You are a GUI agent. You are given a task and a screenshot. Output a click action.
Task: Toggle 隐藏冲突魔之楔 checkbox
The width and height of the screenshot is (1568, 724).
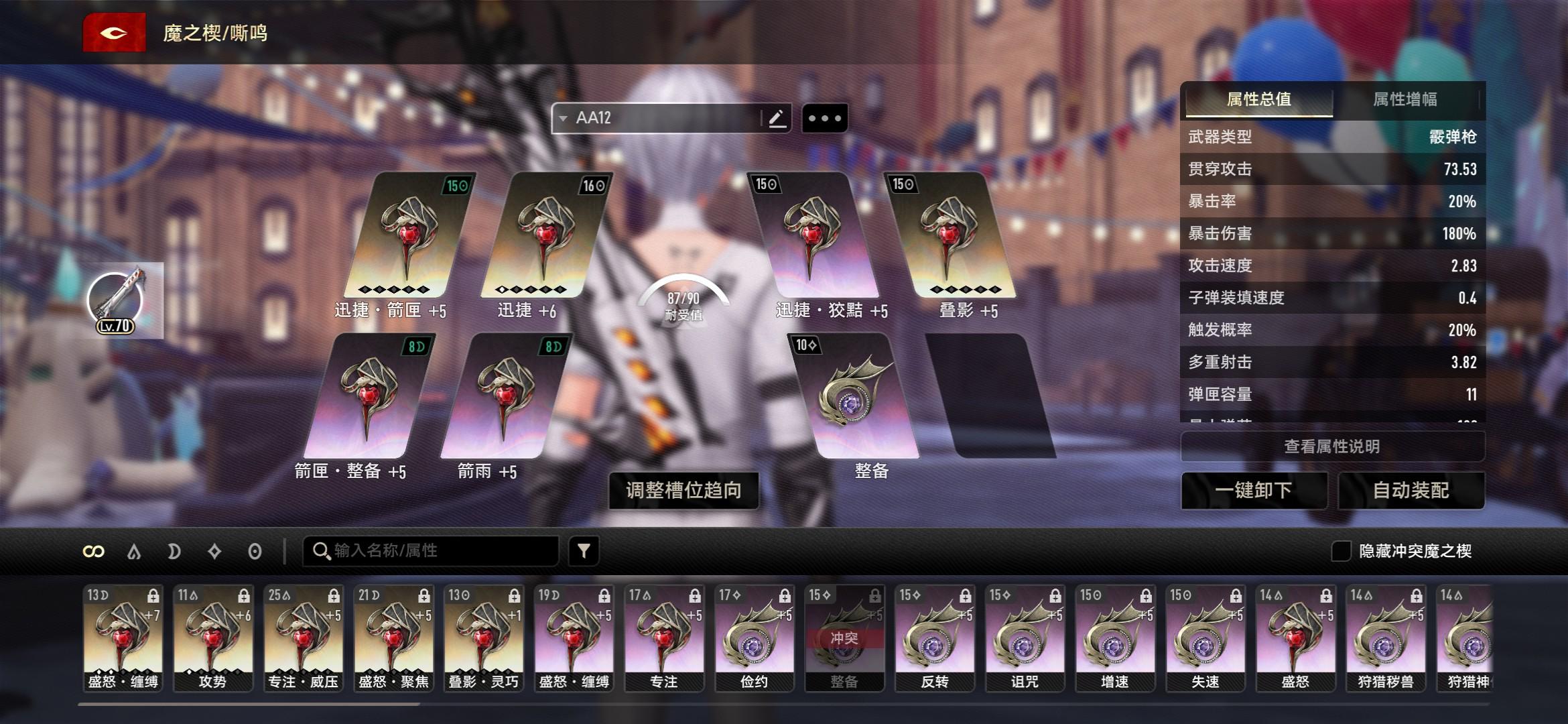[x=1341, y=551]
